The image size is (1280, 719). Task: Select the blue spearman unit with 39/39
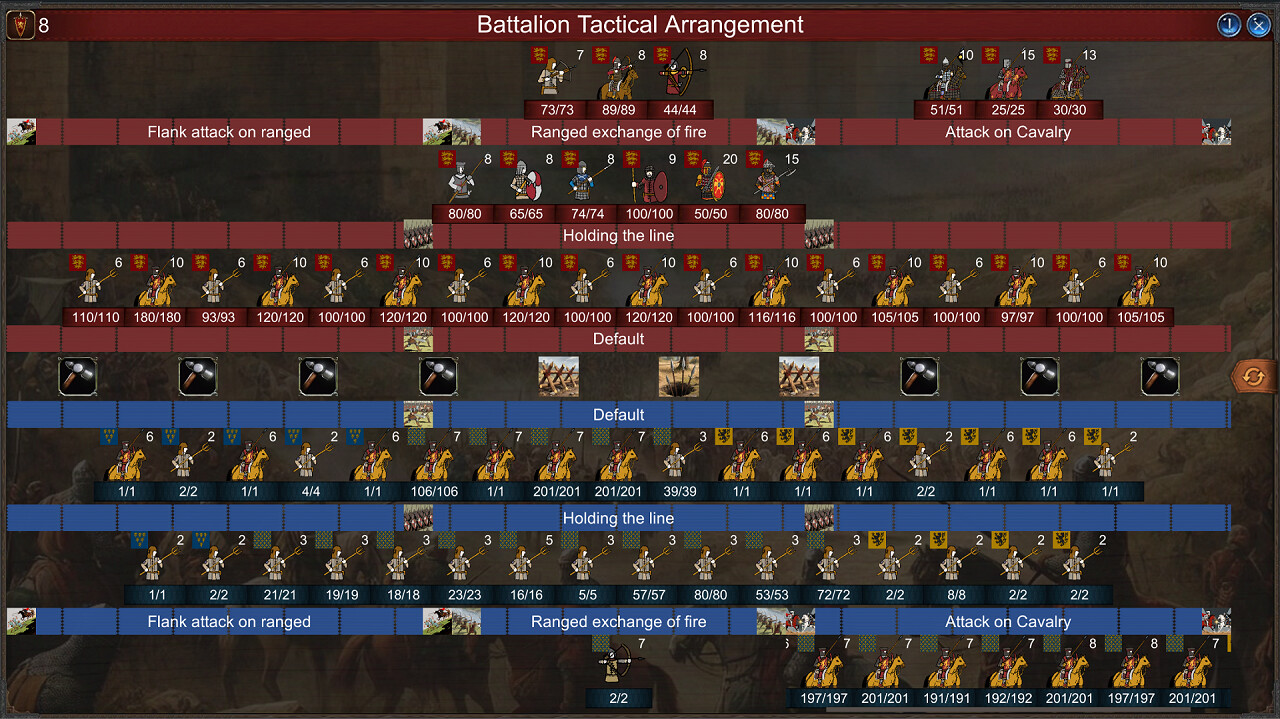tap(680, 463)
